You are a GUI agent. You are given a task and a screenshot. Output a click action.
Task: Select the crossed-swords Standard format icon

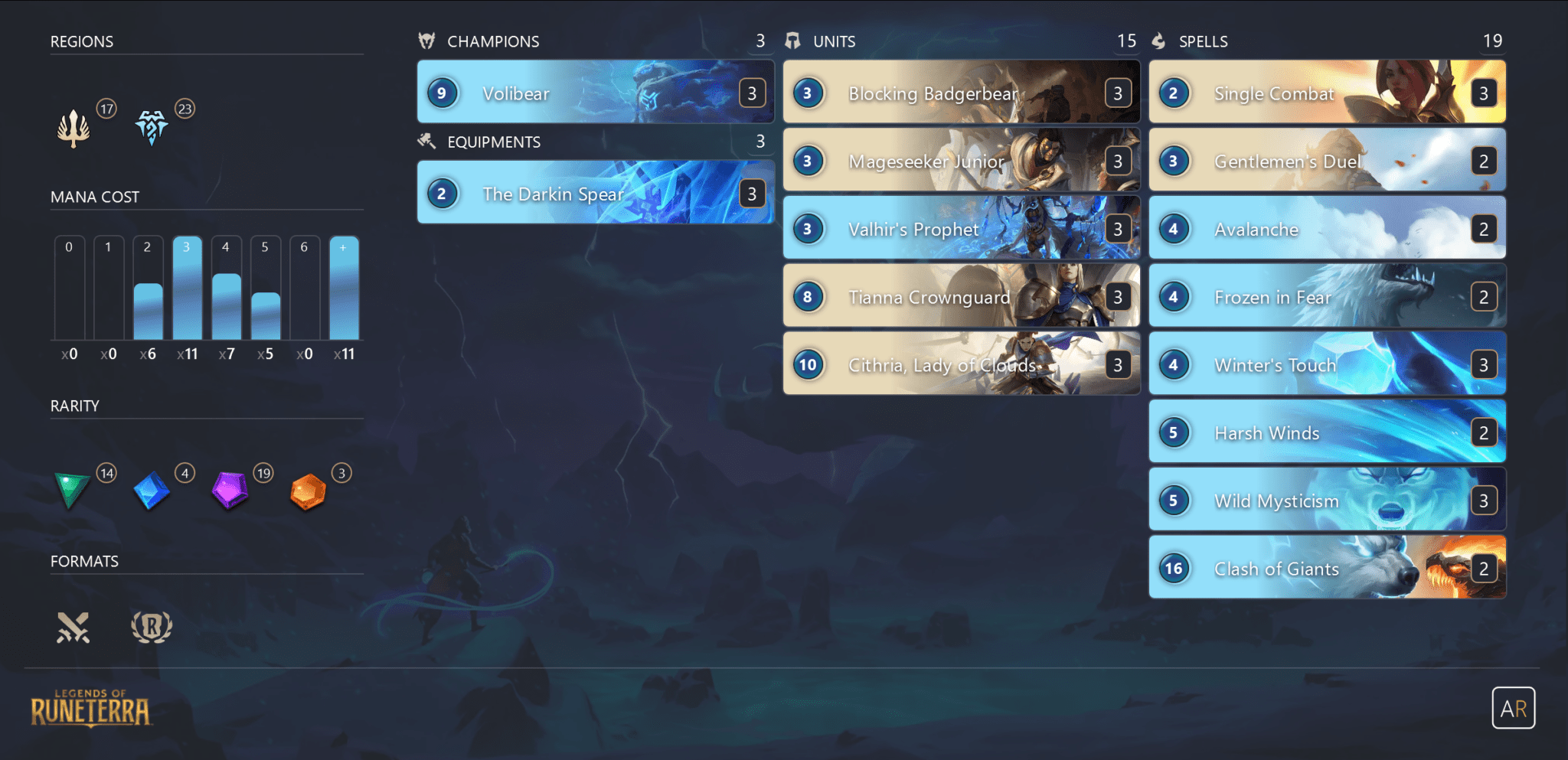pyautogui.click(x=73, y=626)
